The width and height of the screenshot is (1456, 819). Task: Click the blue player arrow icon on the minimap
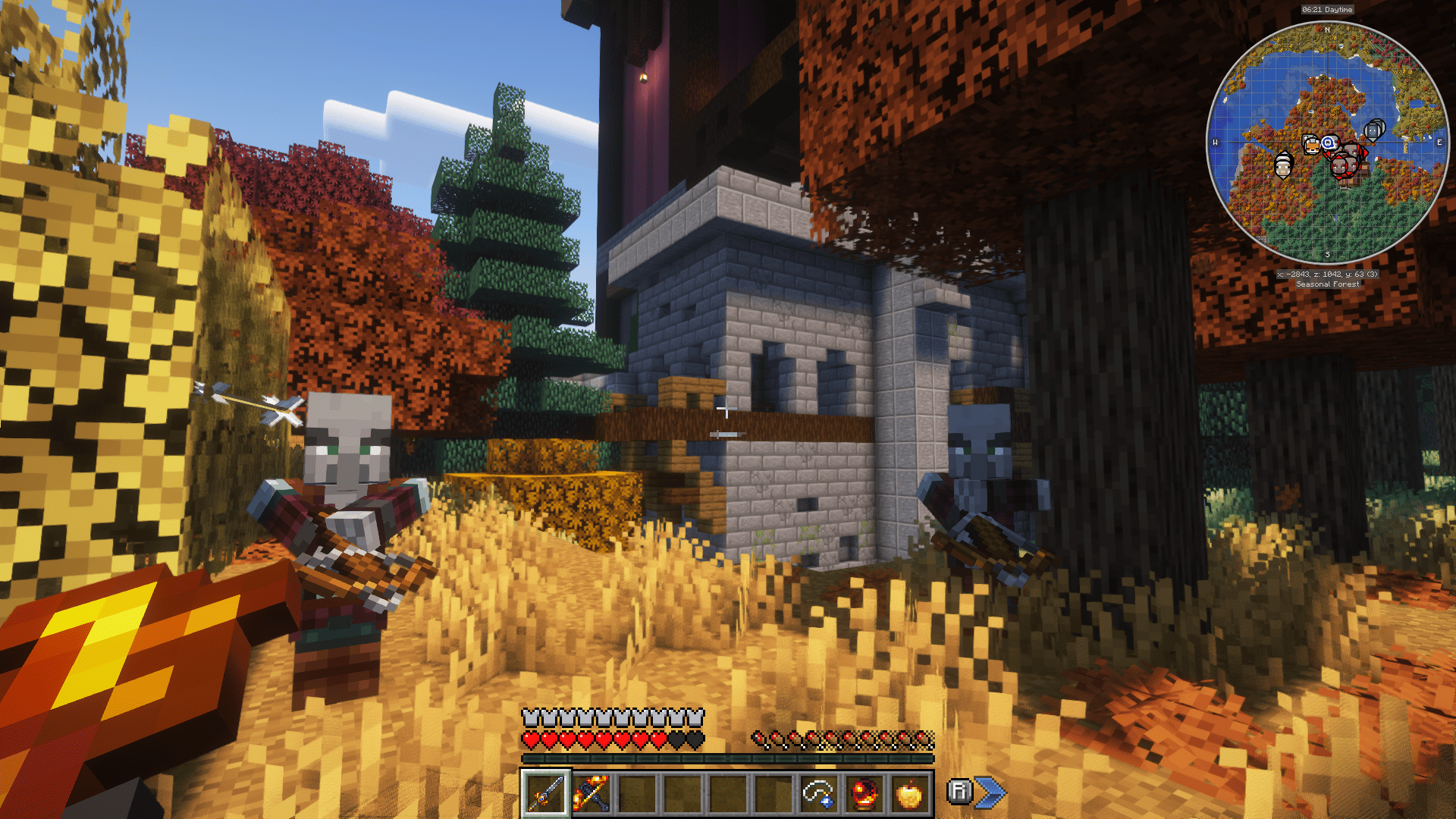tap(1328, 143)
